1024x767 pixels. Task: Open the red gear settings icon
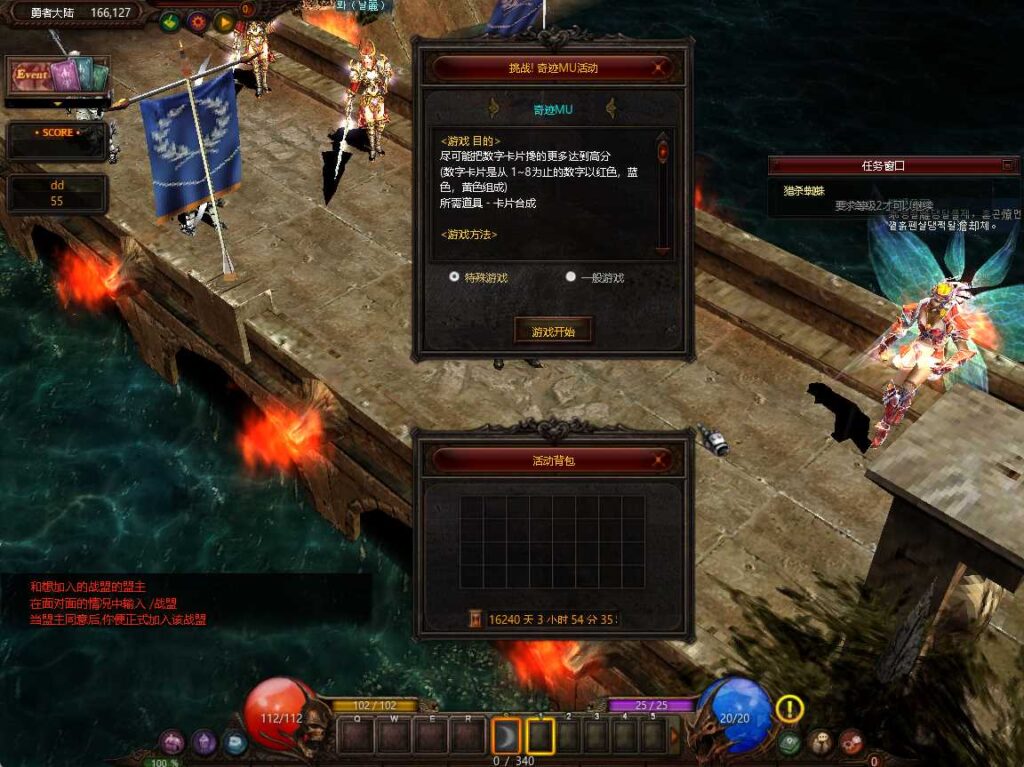197,21
